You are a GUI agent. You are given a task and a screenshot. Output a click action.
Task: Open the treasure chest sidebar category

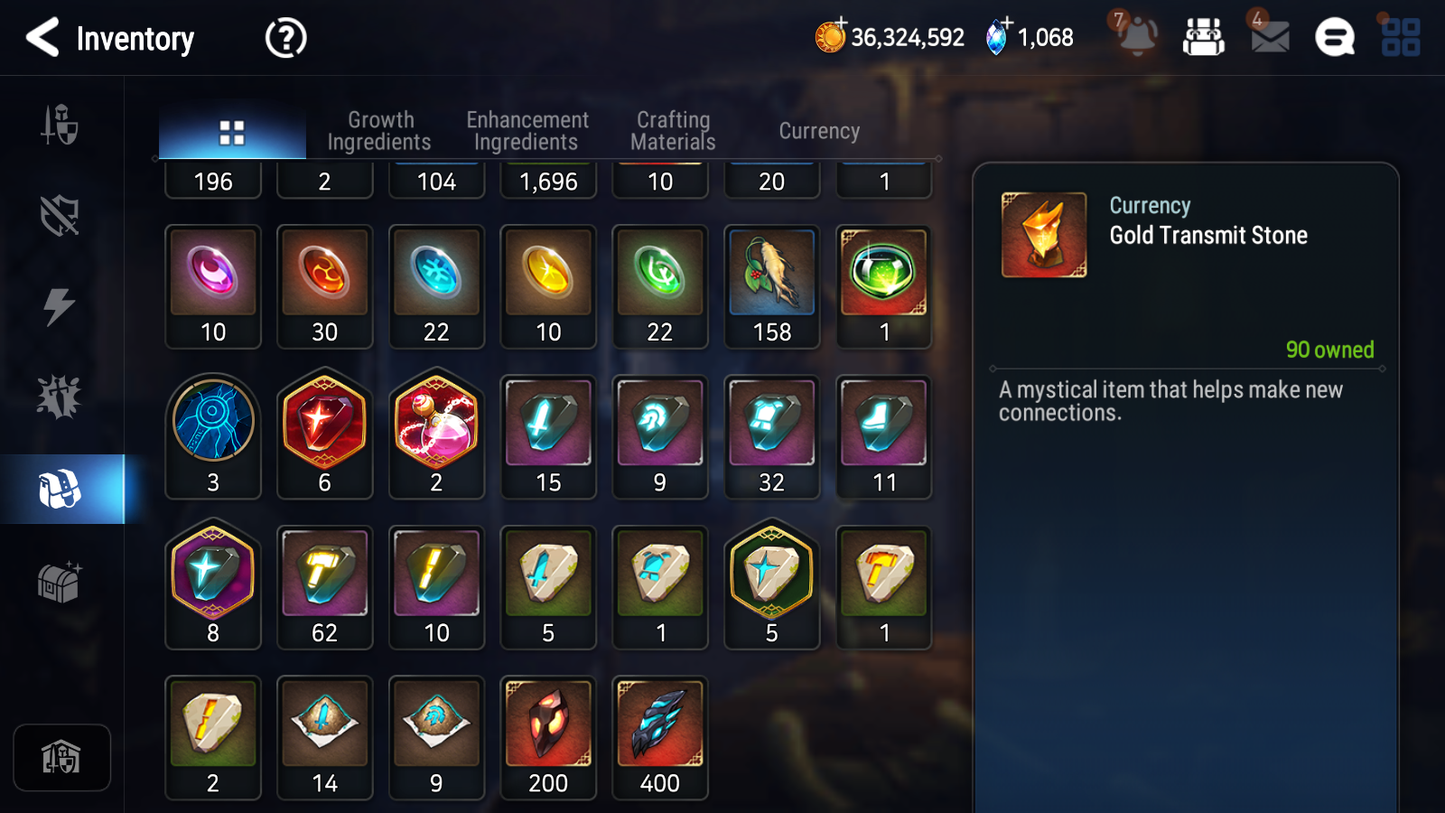[x=60, y=581]
